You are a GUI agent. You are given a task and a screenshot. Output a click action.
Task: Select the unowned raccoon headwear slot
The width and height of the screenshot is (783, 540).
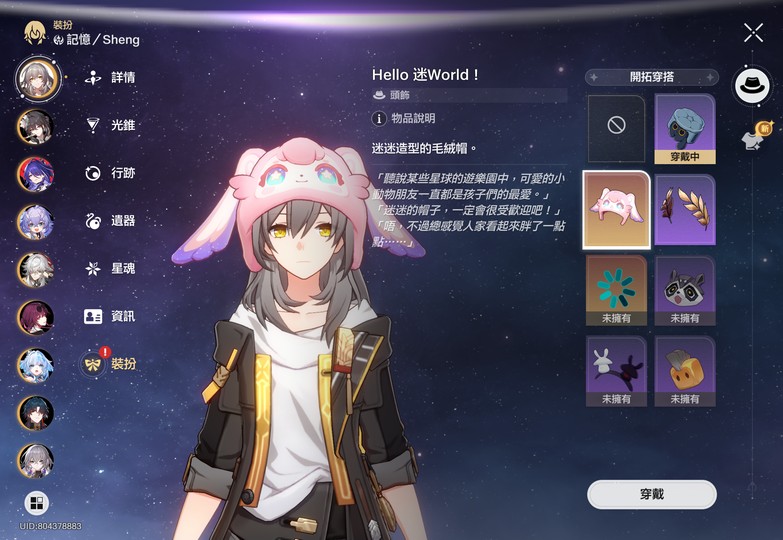pos(685,290)
